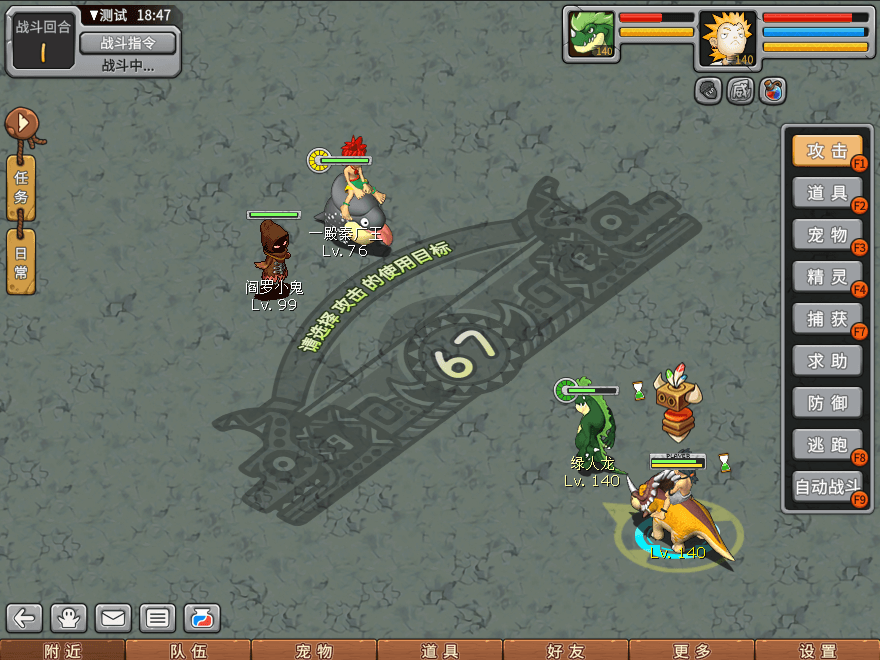The image size is (880, 660).
Task: Enable 自动战斗 auto battle
Action: [827, 487]
